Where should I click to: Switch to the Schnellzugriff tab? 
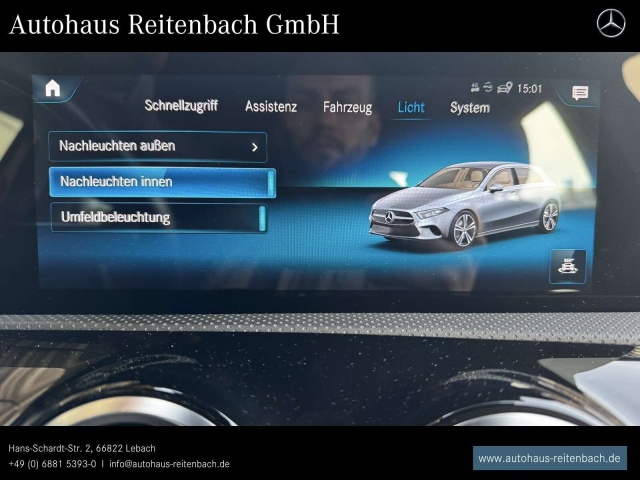(181, 105)
